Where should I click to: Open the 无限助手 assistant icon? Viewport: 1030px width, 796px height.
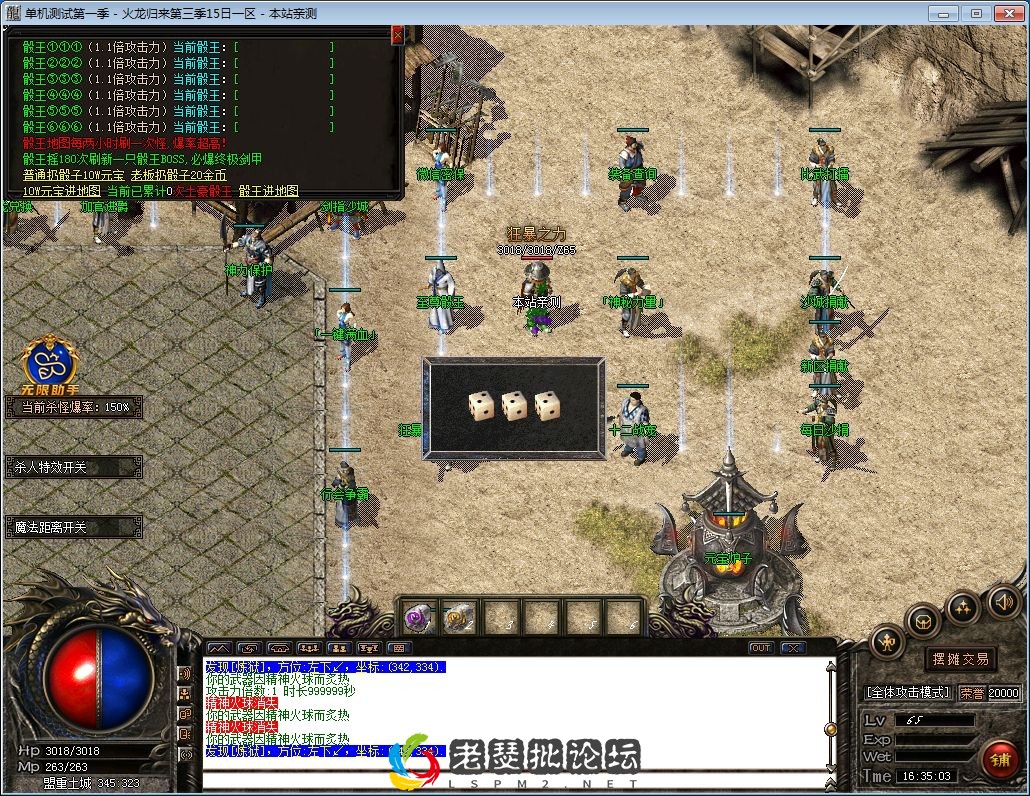click(x=50, y=361)
